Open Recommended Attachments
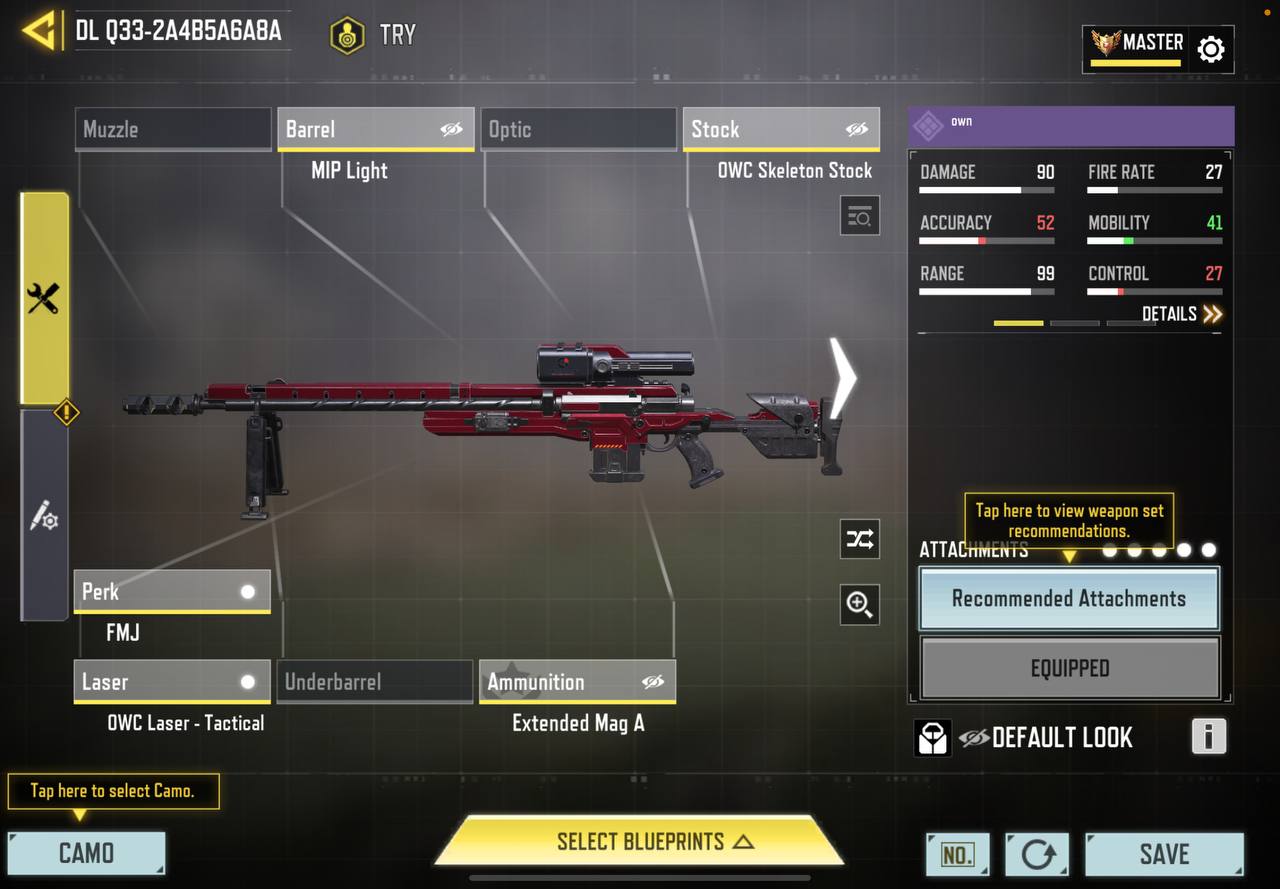This screenshot has width=1280, height=889. (1069, 599)
